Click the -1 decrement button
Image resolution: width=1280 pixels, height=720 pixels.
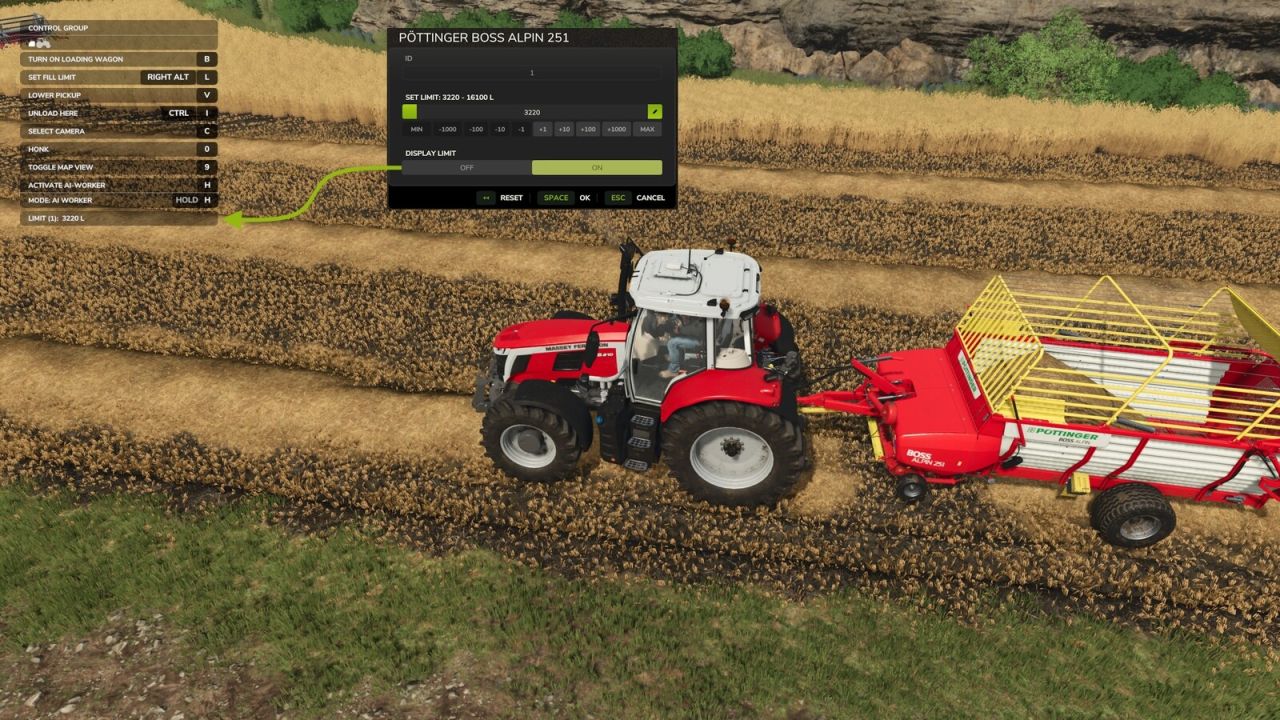[521, 129]
